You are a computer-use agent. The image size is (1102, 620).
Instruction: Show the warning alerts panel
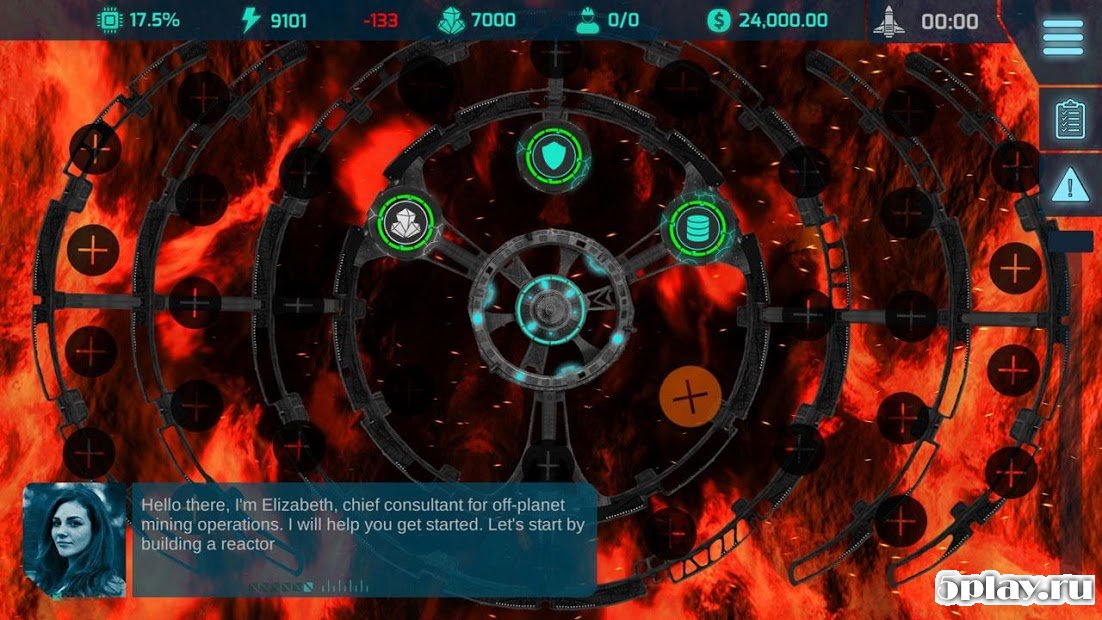pyautogui.click(x=1070, y=185)
